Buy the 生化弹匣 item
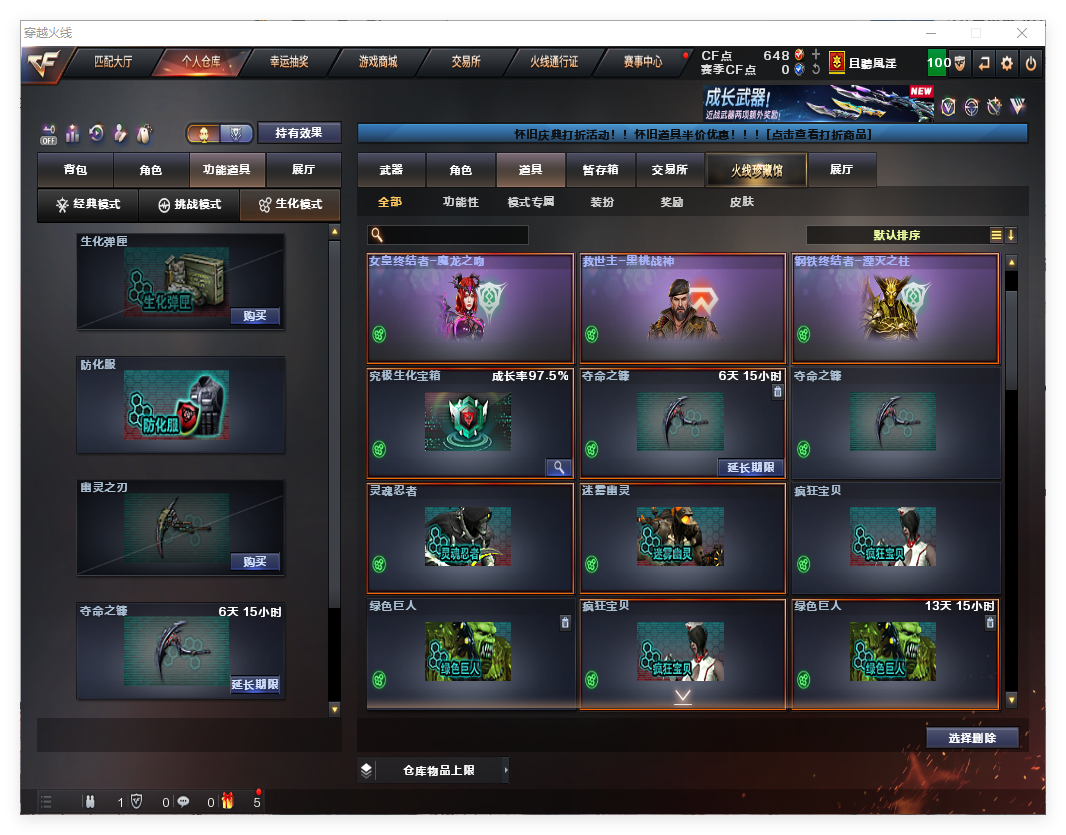 point(254,316)
